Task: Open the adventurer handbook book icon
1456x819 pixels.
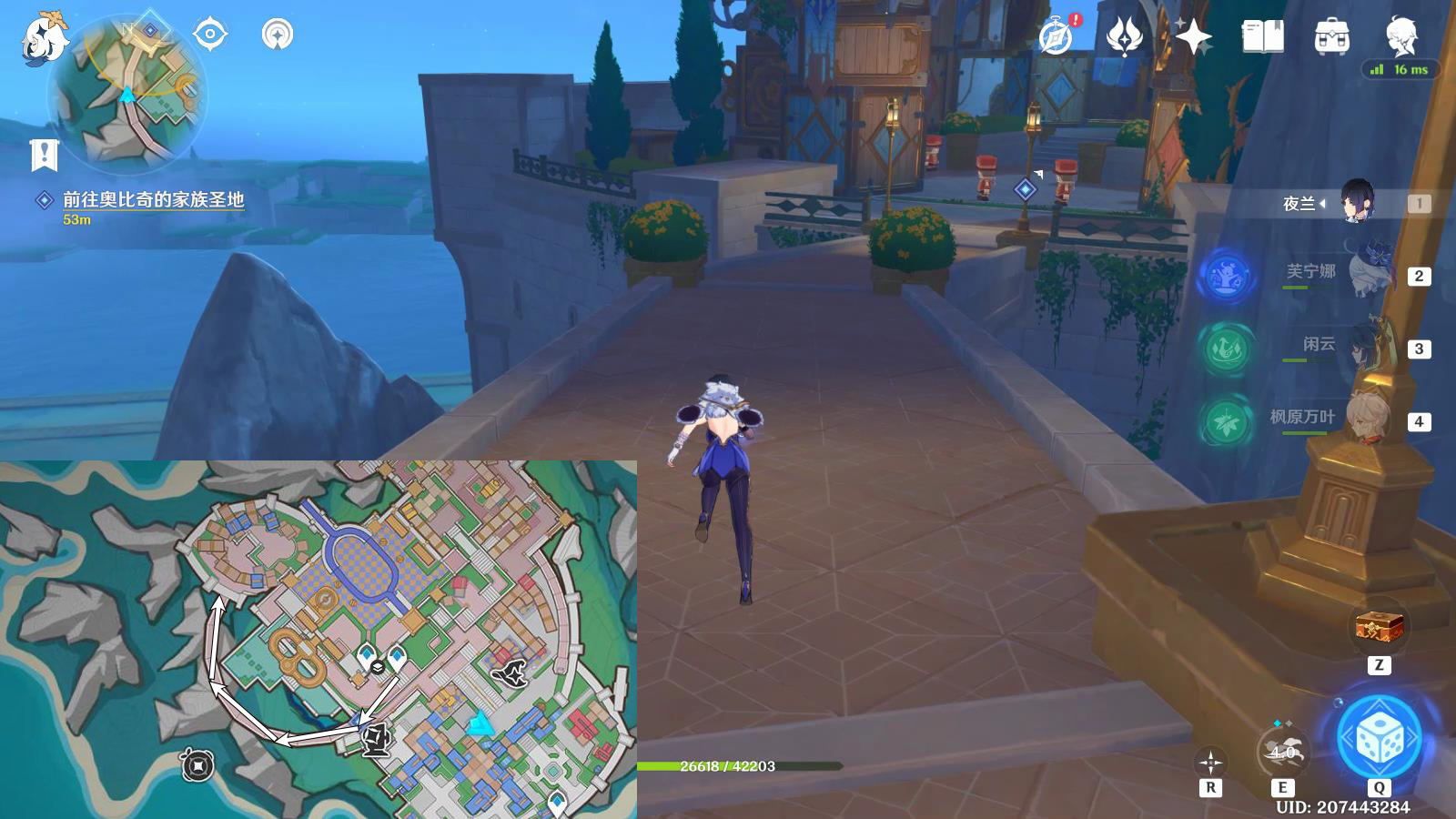Action: click(1262, 37)
